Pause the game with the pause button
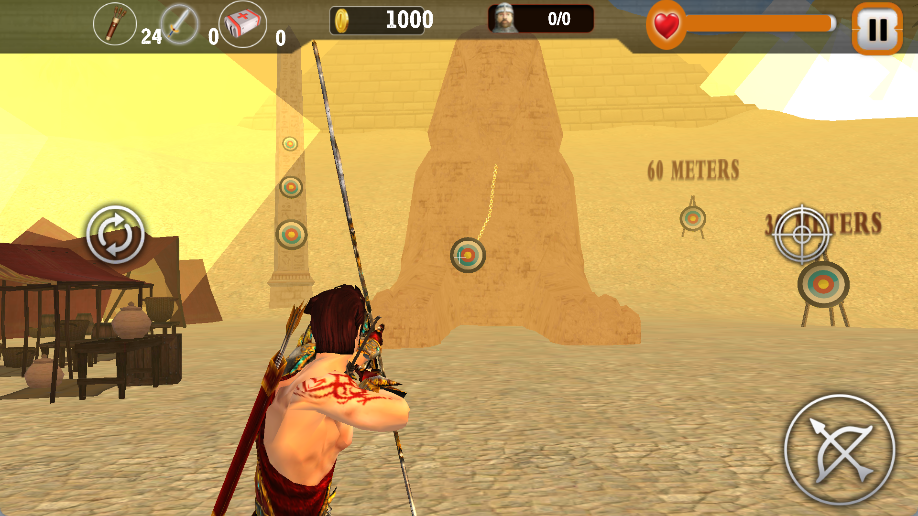The height and width of the screenshot is (516, 918). pyautogui.click(x=877, y=29)
